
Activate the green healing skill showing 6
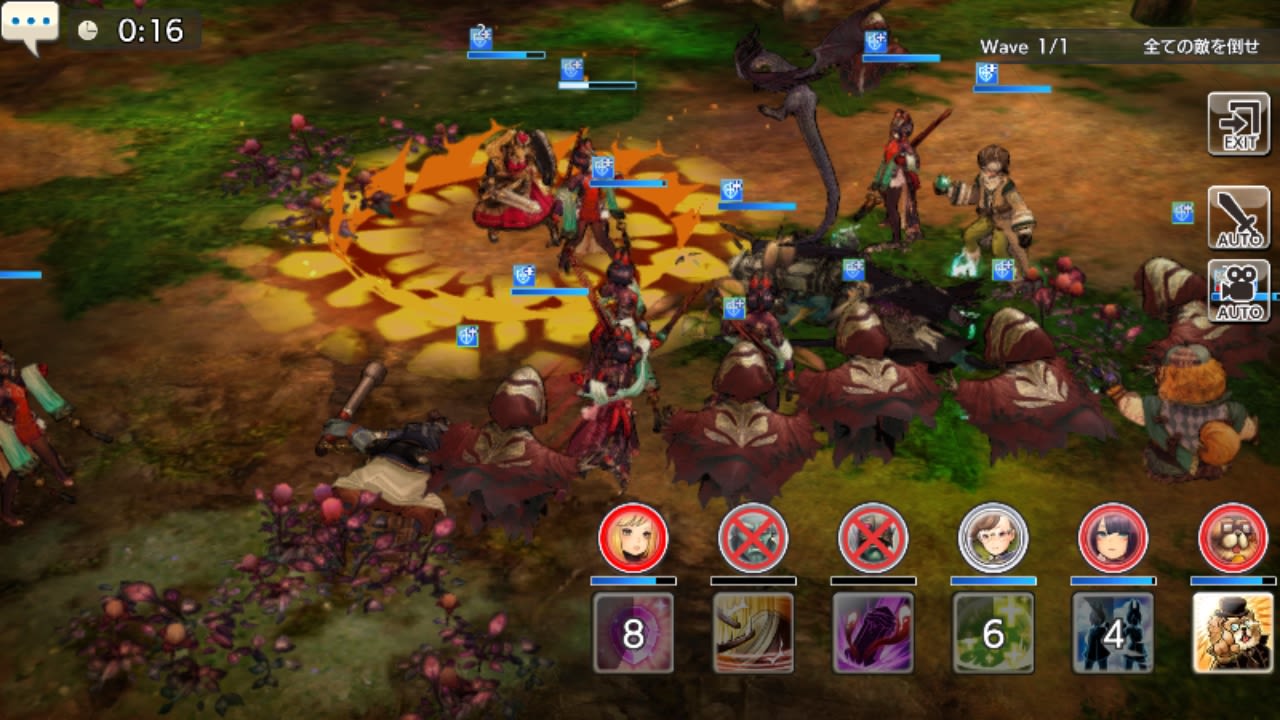[993, 632]
